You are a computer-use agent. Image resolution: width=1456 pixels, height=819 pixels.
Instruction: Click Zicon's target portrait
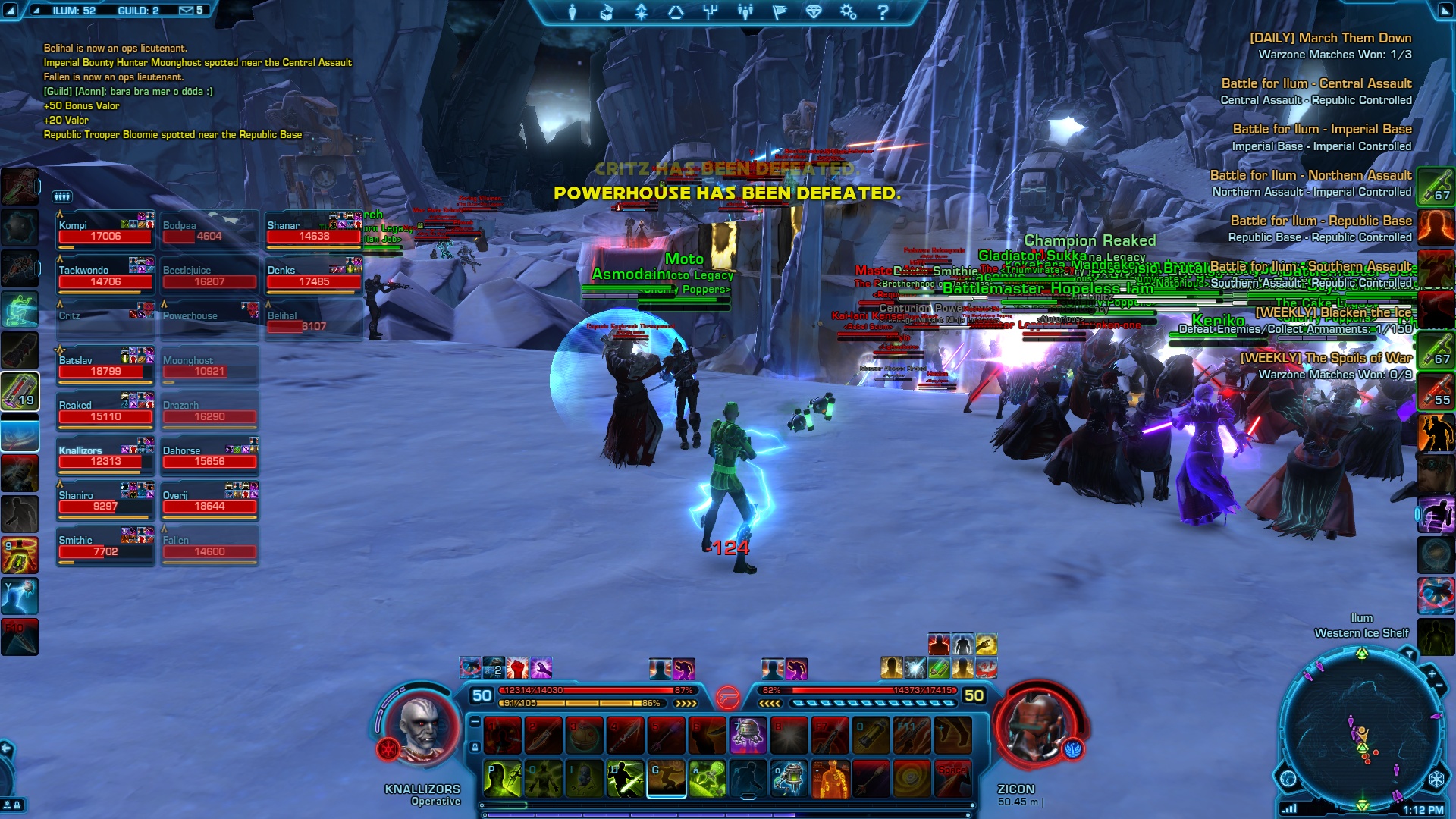coord(1037,728)
